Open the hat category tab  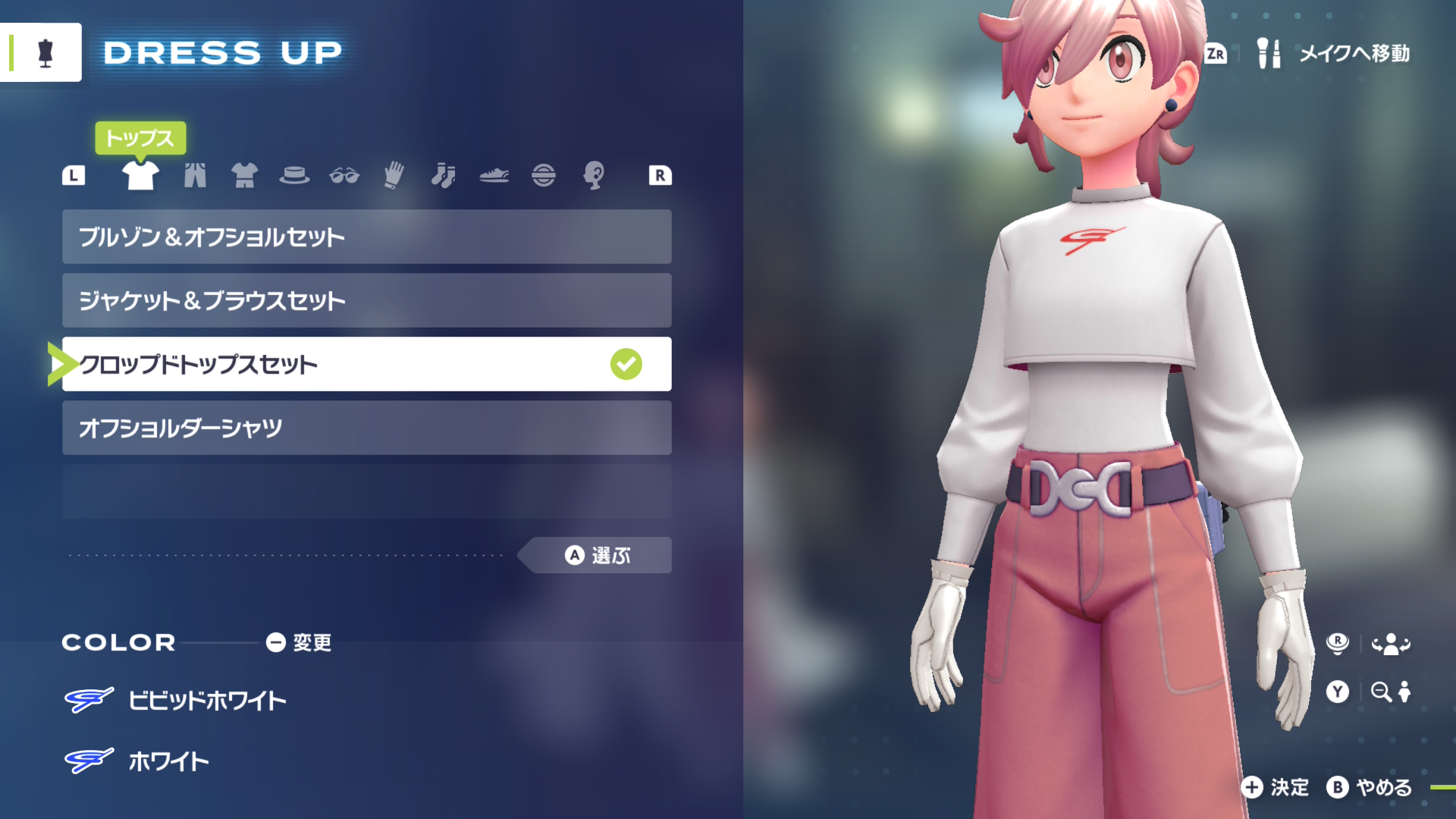(x=294, y=175)
